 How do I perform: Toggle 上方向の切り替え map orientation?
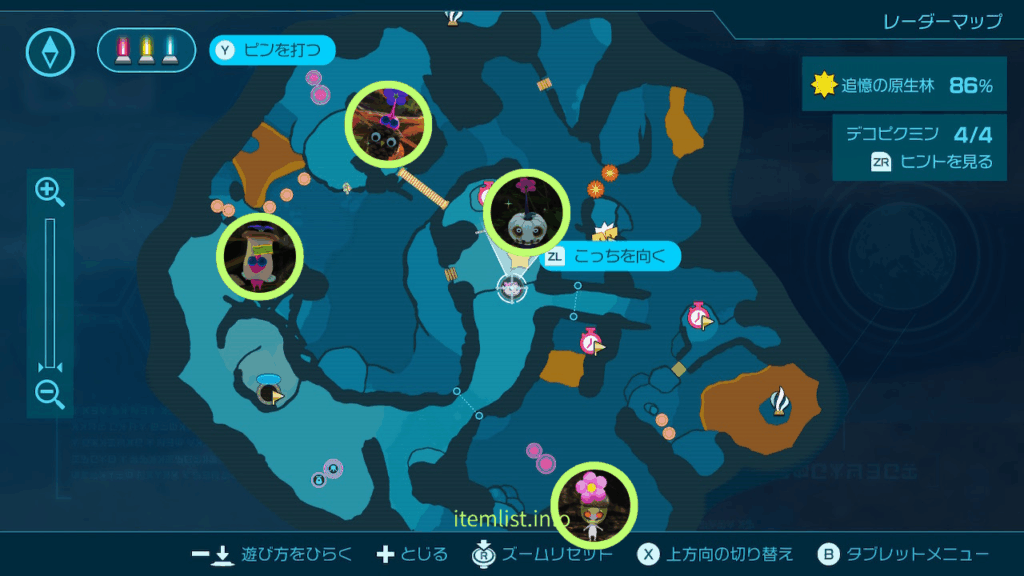(716, 555)
